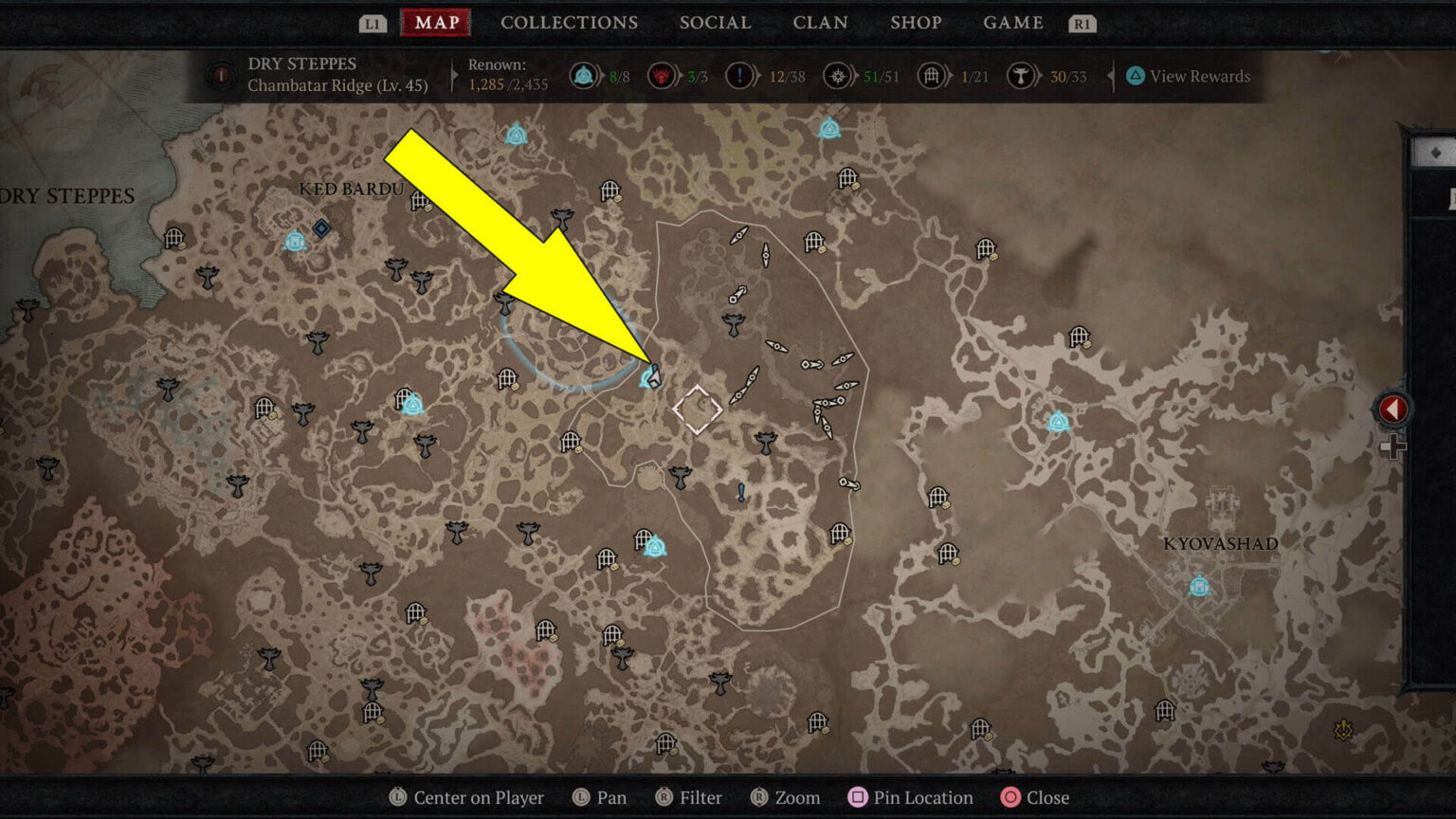Click the diamond pin marker on the map
This screenshot has width=1456, height=819.
tap(698, 409)
